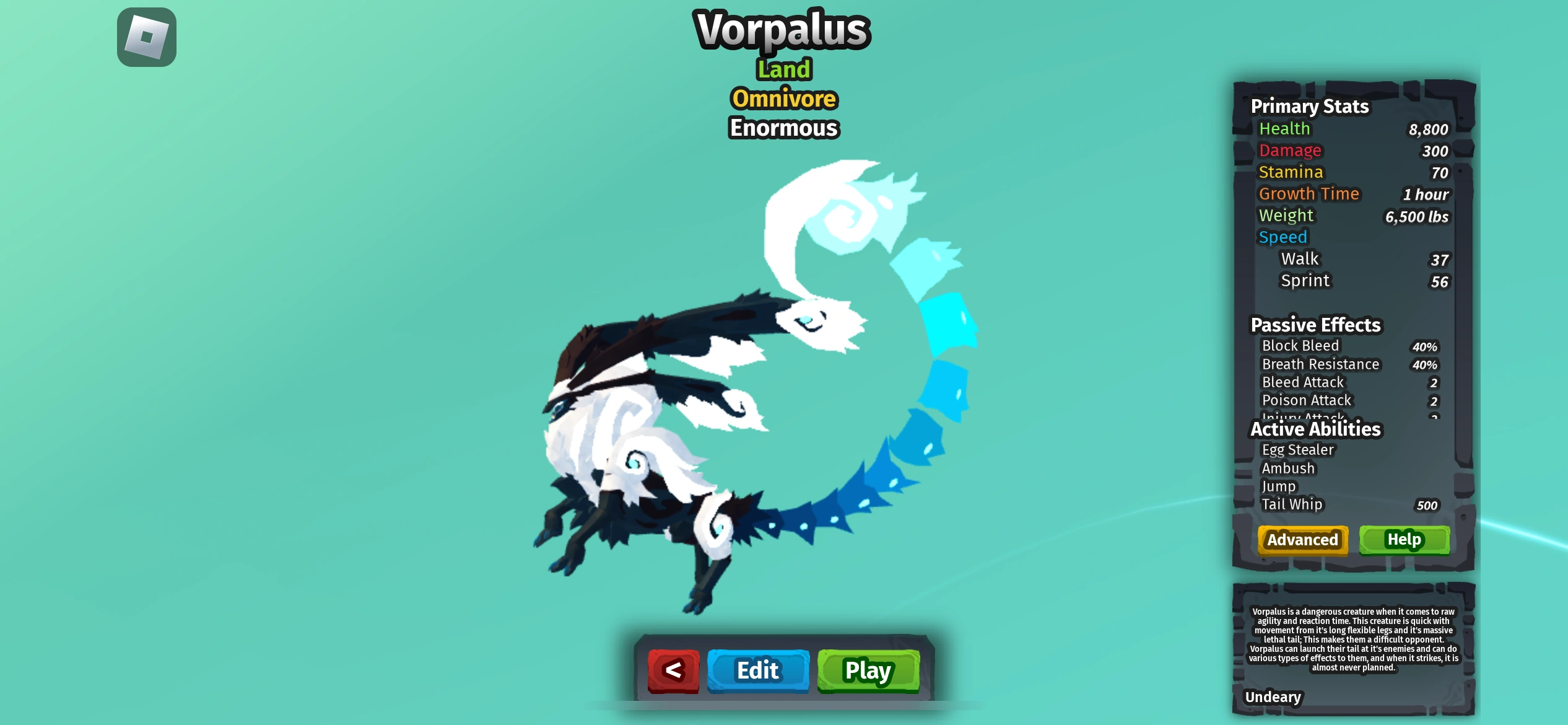The image size is (1568, 725).
Task: Select the Tail Whip ability
Action: (x=1292, y=504)
